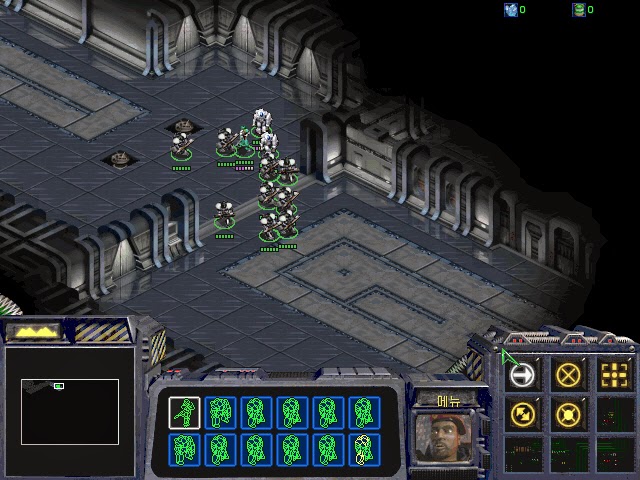Select the Hold Position command

(x=568, y=413)
